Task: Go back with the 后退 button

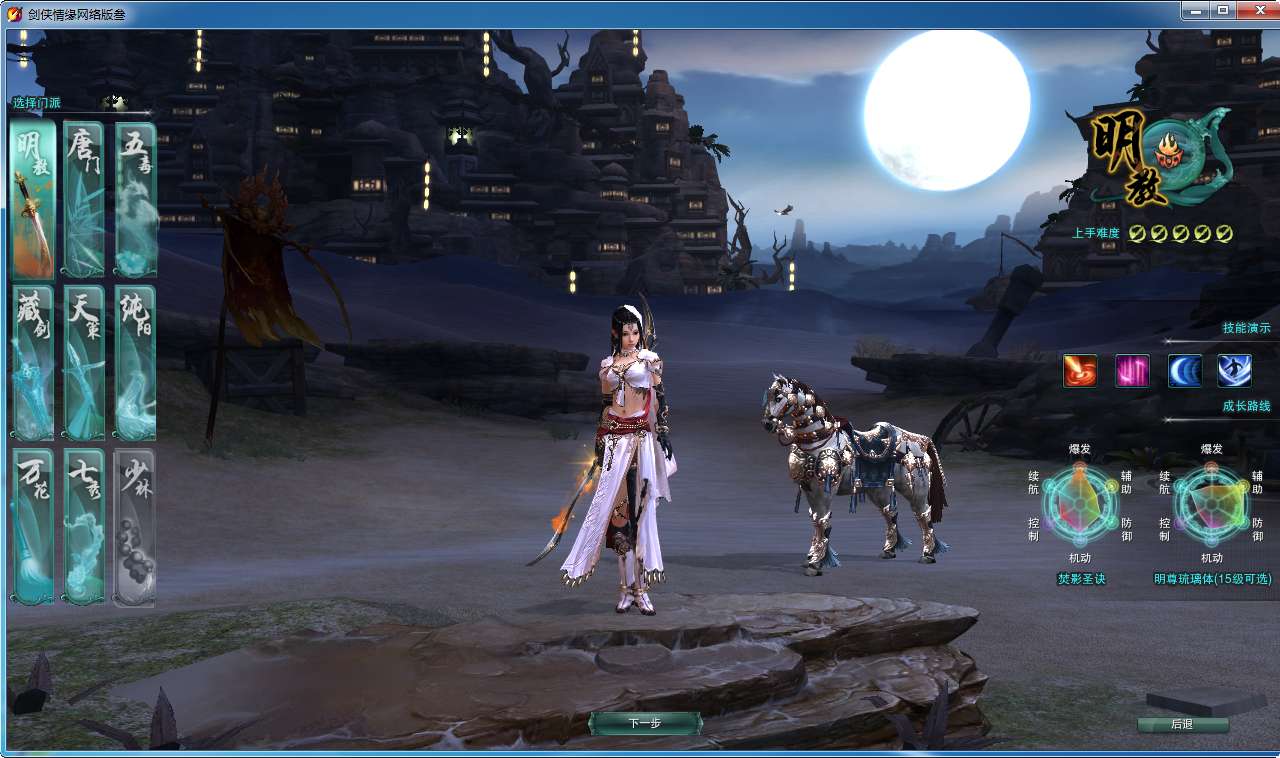Action: click(x=1182, y=724)
